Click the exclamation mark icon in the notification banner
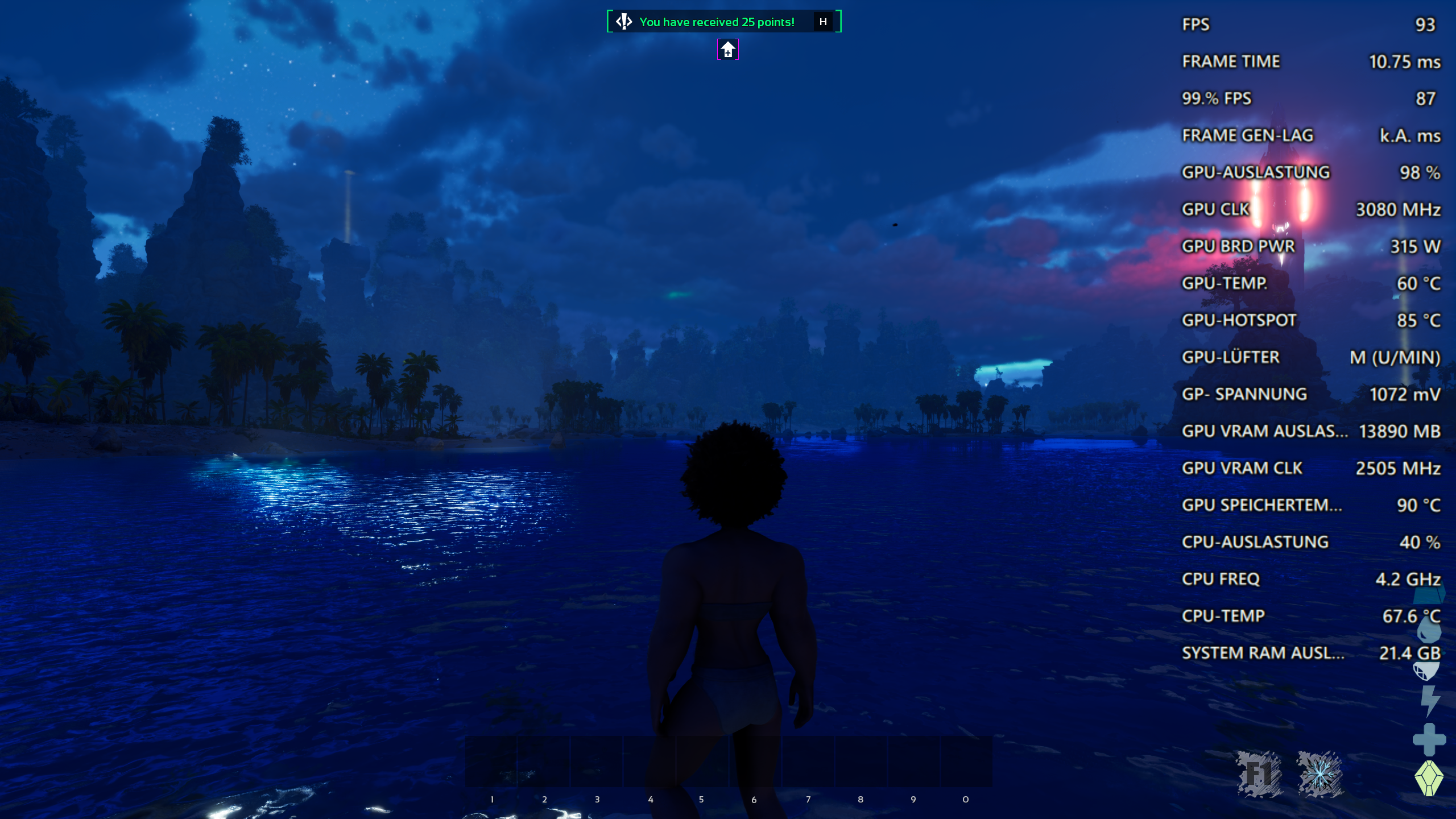Viewport: 1456px width, 819px height. [623, 22]
